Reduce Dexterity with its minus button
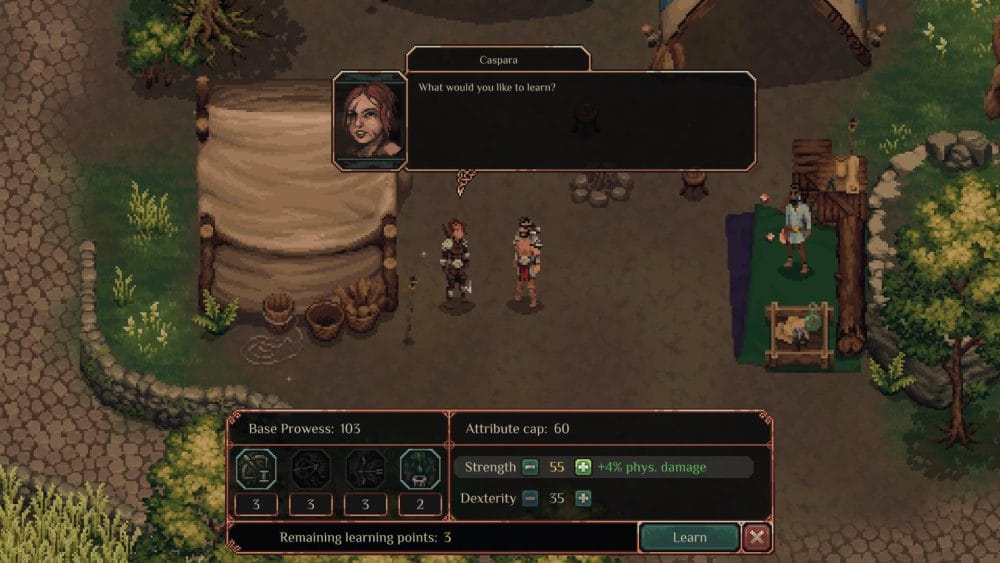1000x563 pixels. (530, 498)
